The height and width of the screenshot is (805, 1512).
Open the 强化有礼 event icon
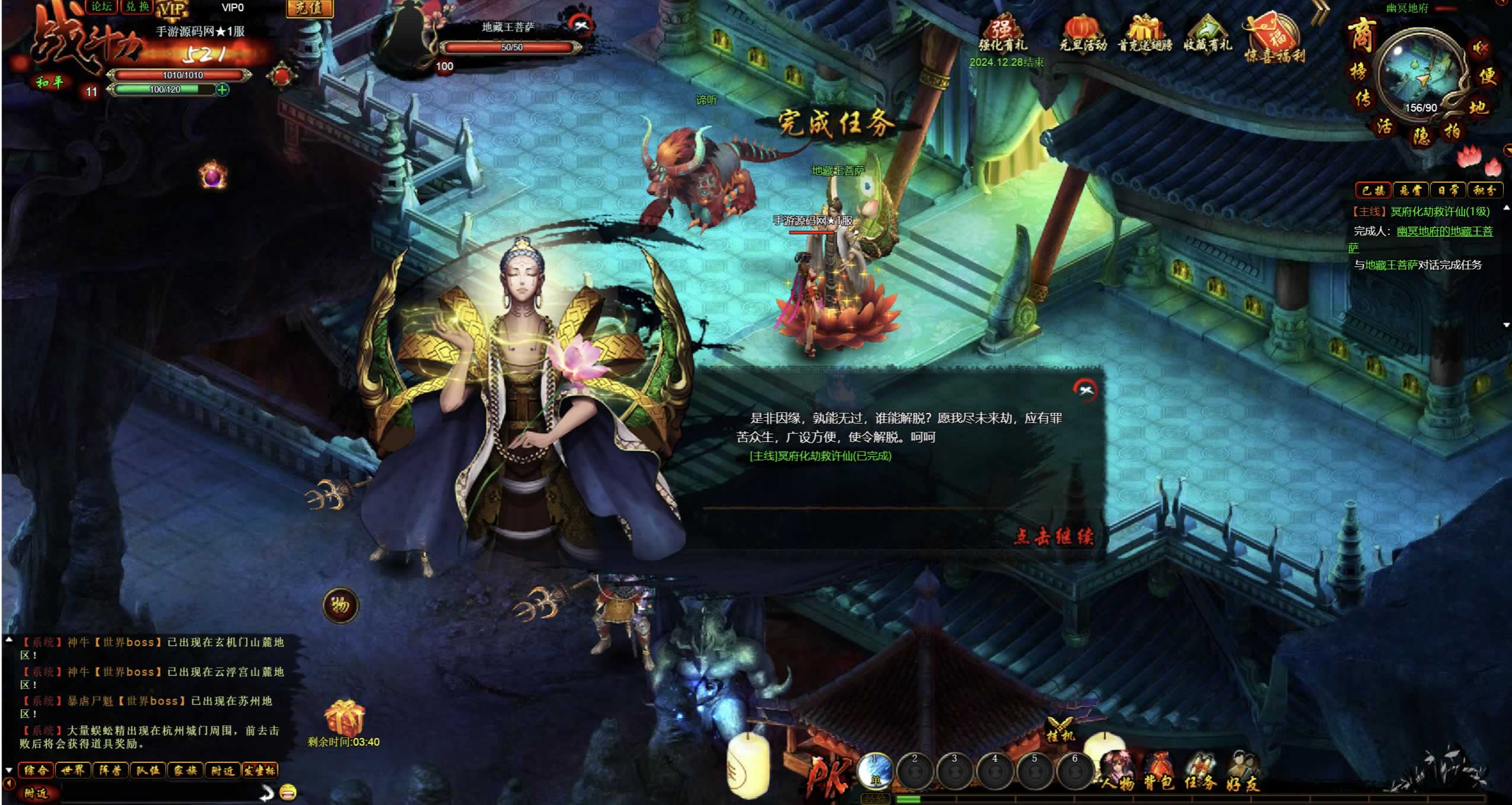(x=1002, y=36)
